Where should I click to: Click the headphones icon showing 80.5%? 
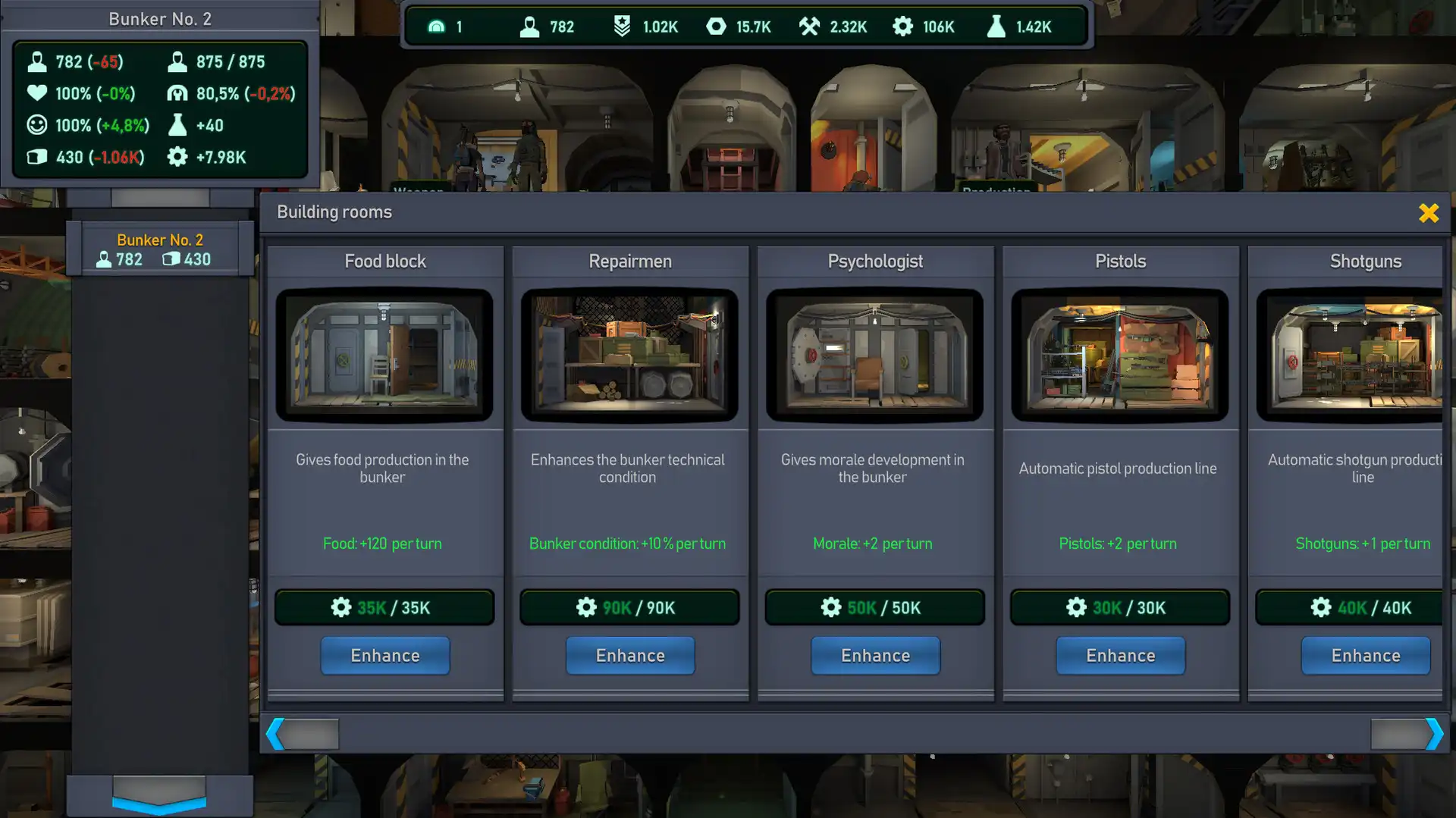(x=177, y=93)
